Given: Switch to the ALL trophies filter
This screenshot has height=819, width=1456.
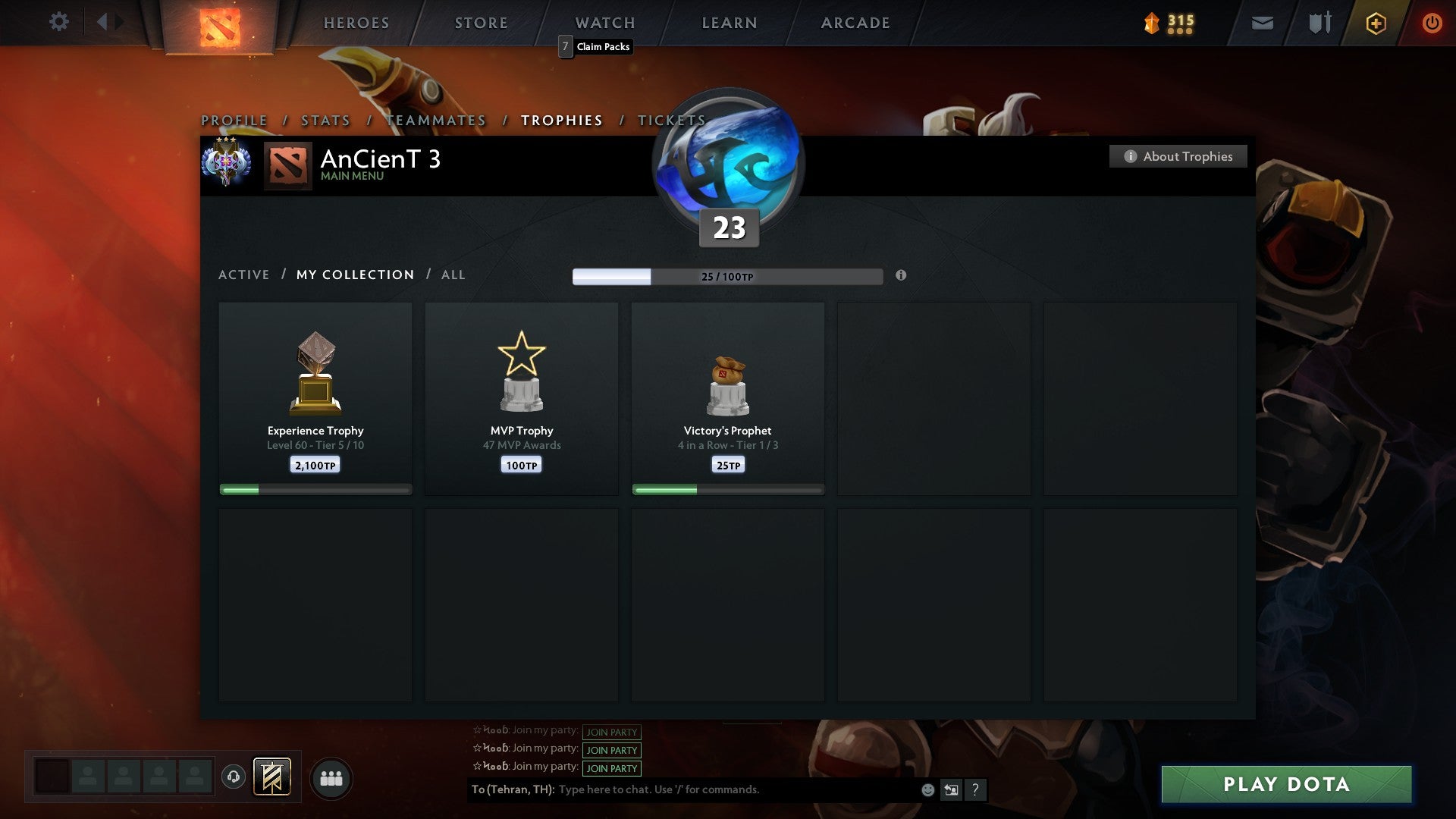Looking at the screenshot, I should (453, 275).
